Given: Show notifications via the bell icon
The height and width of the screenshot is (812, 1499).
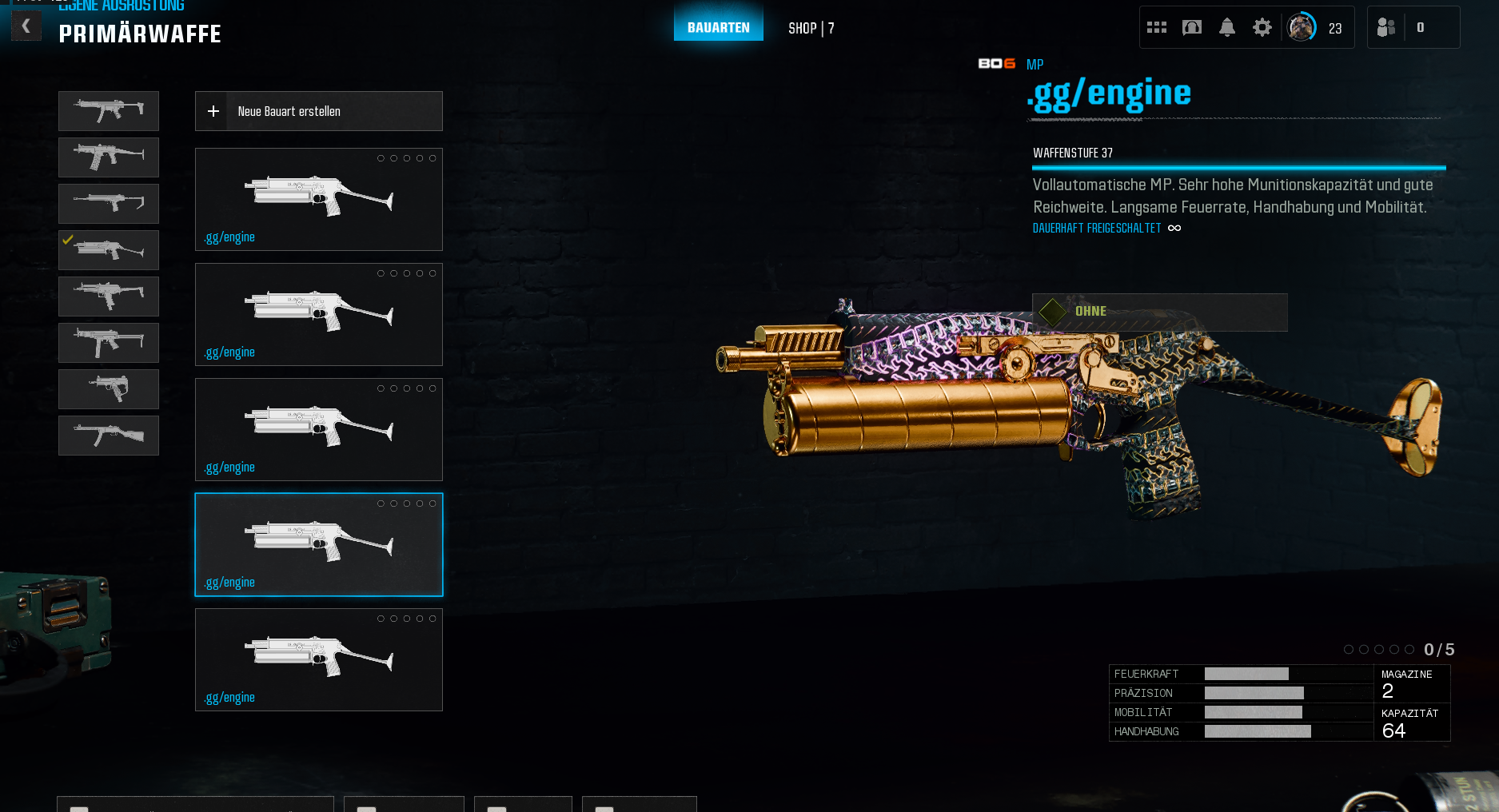Looking at the screenshot, I should pos(1226,28).
